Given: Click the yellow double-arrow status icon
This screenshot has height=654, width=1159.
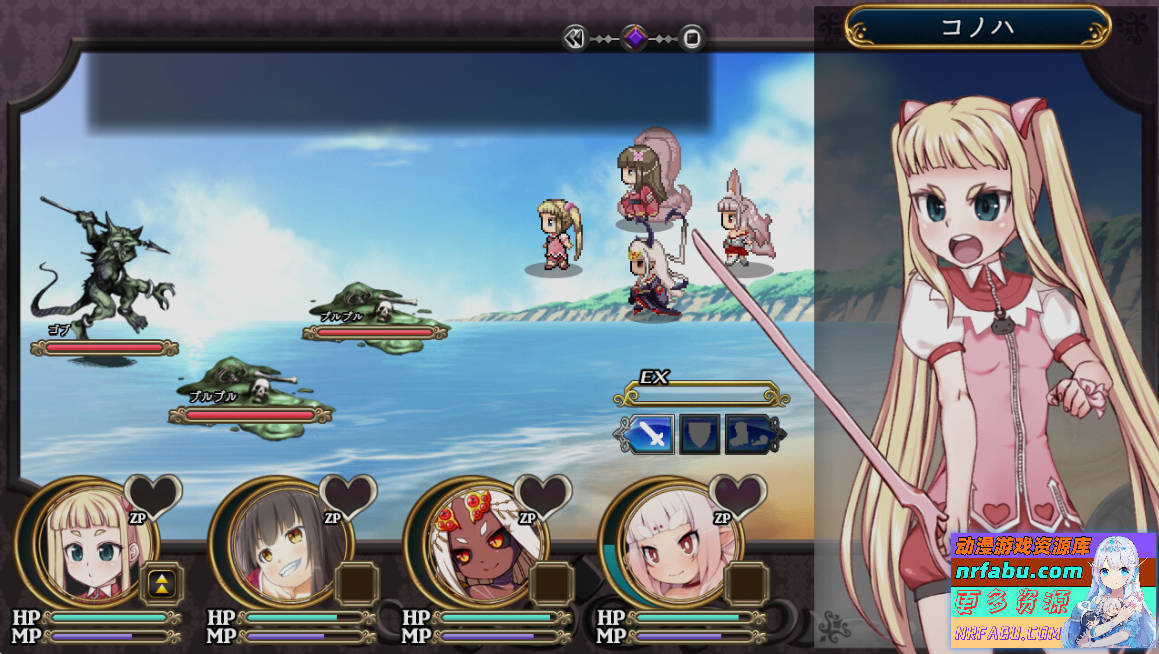Looking at the screenshot, I should 162,584.
